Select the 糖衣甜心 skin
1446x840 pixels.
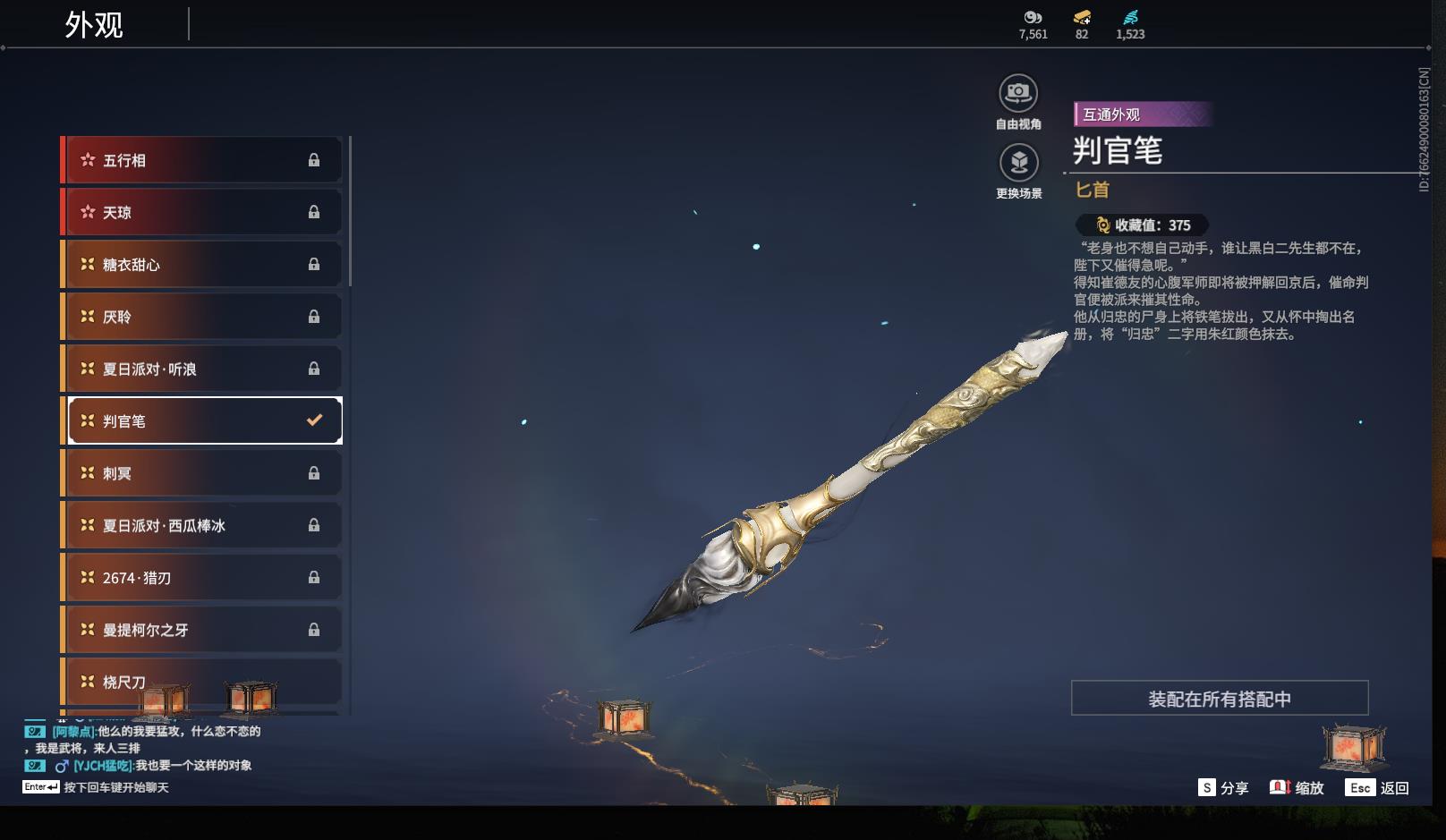click(202, 265)
